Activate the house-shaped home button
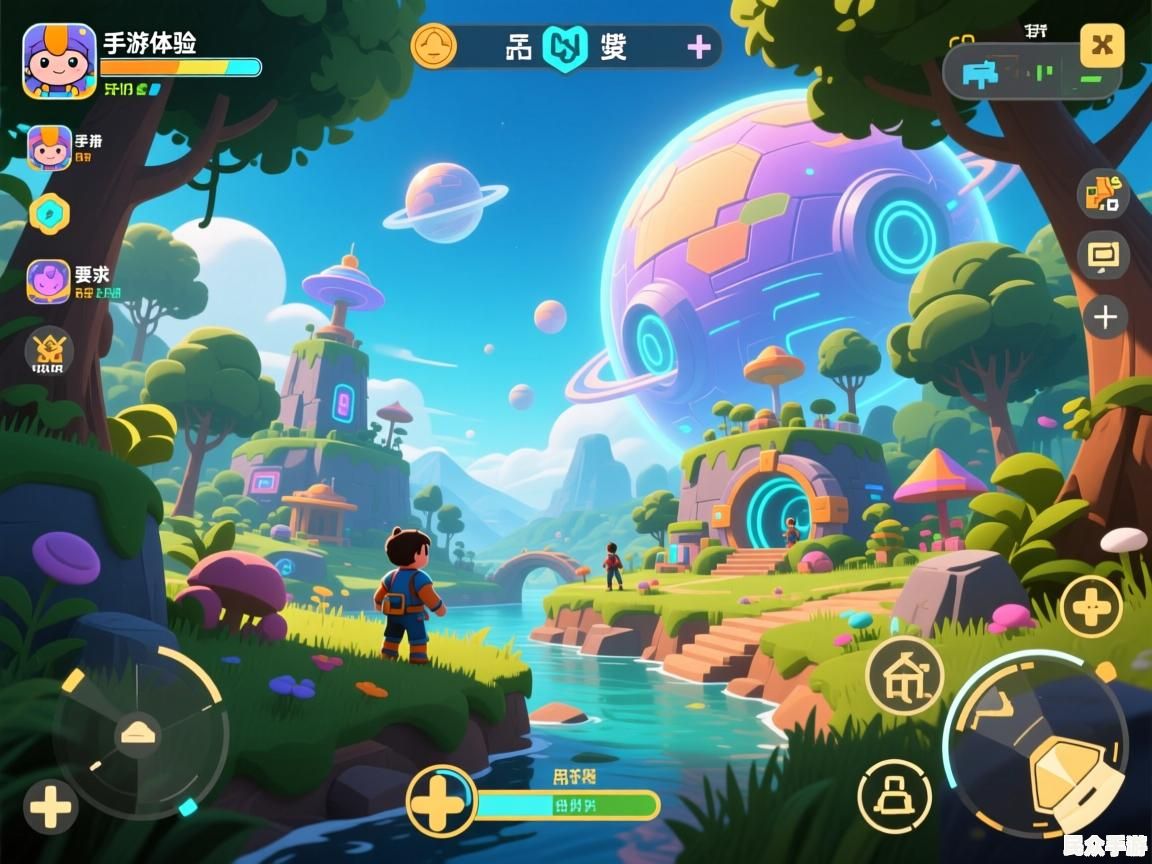Viewport: 1152px width, 864px height. 904,673
